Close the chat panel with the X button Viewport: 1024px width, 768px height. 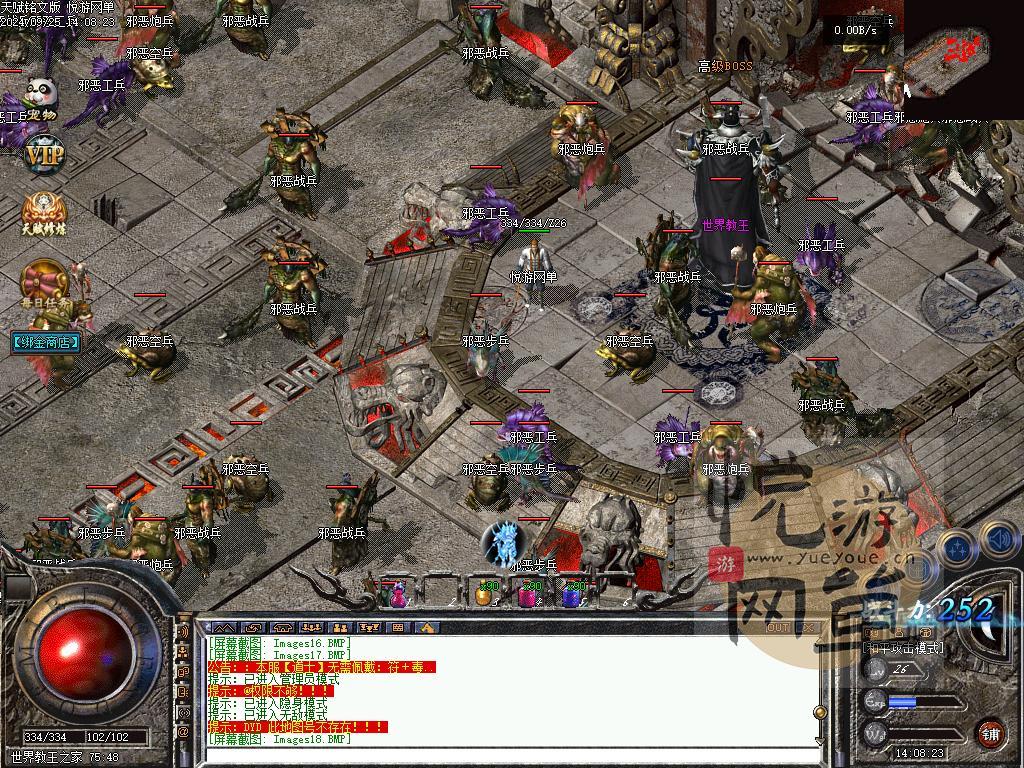coord(808,627)
